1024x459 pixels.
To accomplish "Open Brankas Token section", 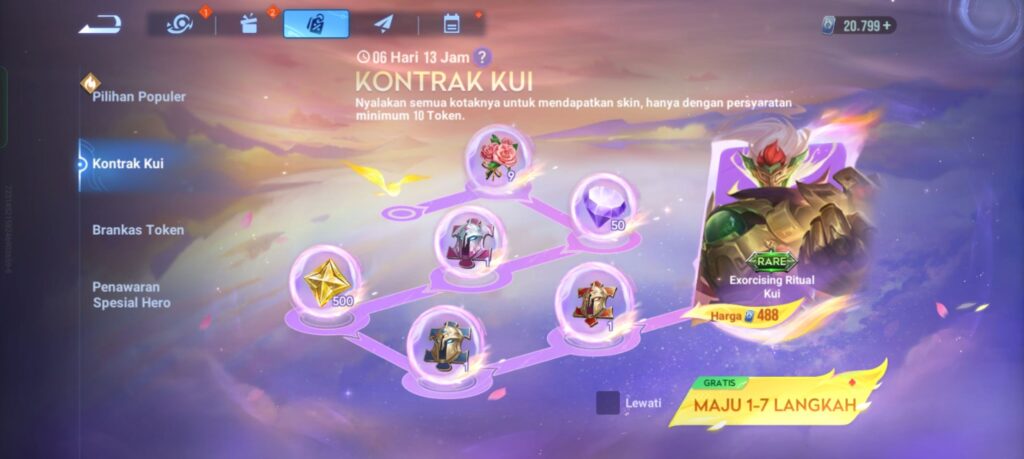I will point(138,229).
